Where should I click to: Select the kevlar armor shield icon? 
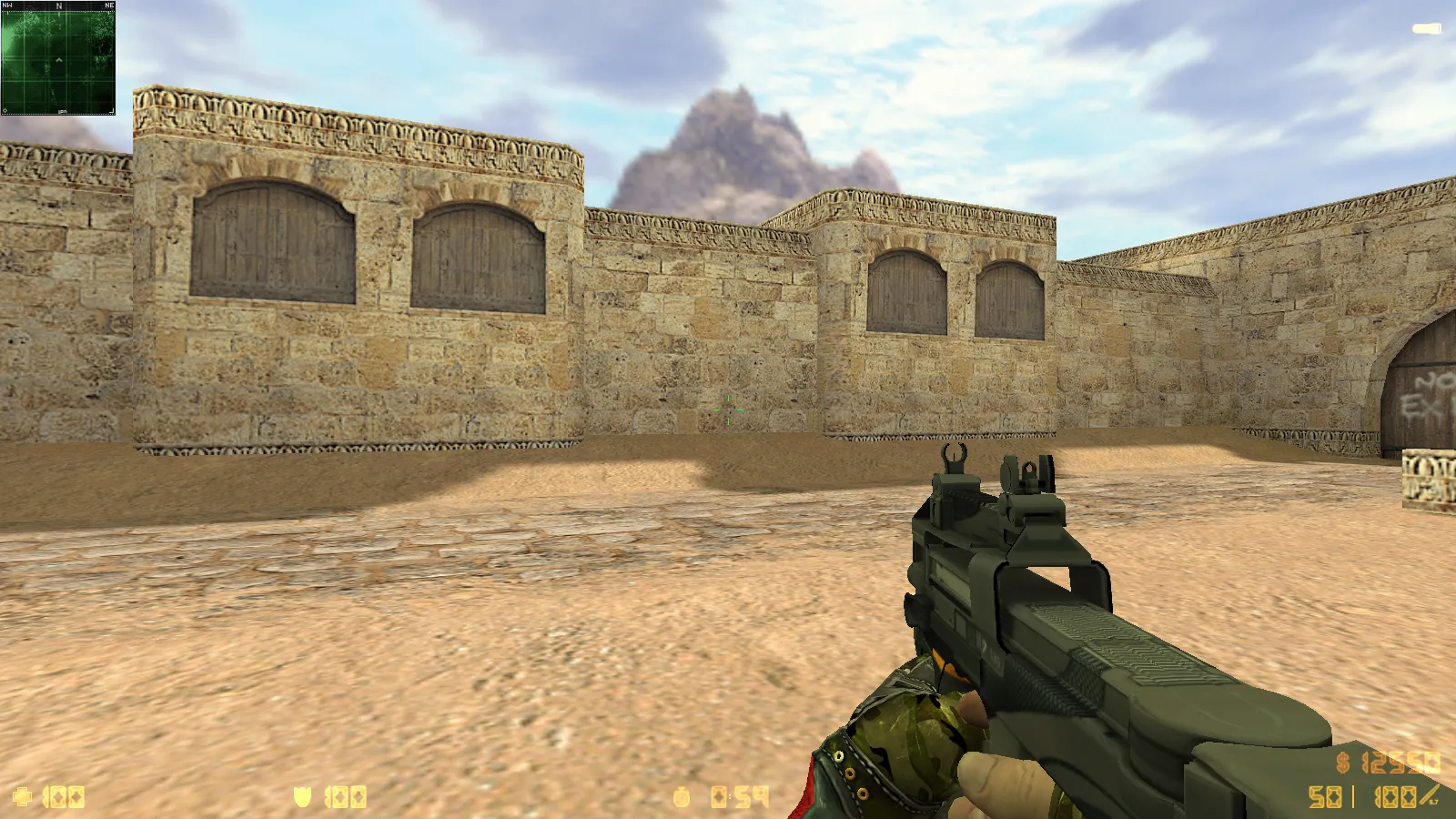[302, 798]
